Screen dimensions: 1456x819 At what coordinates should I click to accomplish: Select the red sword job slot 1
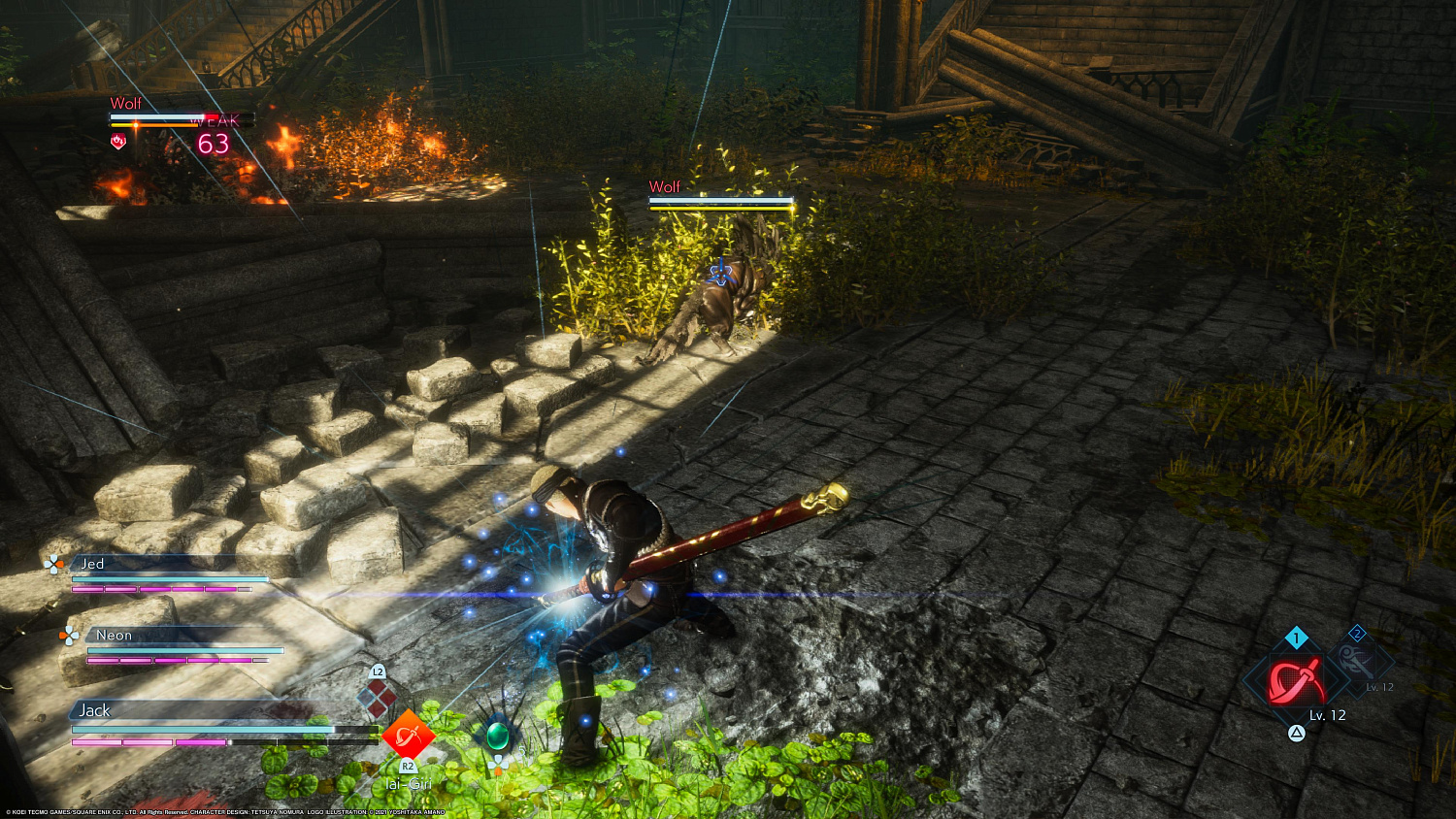[1297, 680]
